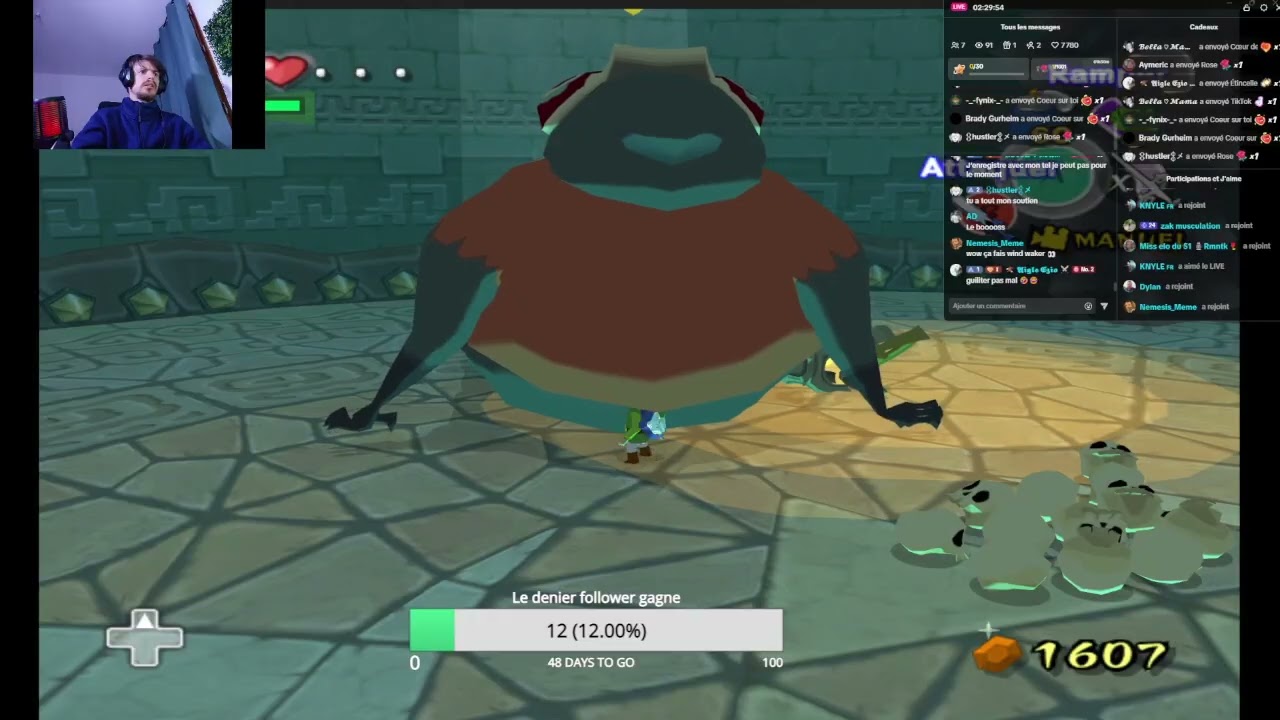Viewport: 1280px width, 720px height.
Task: Click the heart icon showing 7780 likes
Action: [x=1056, y=45]
